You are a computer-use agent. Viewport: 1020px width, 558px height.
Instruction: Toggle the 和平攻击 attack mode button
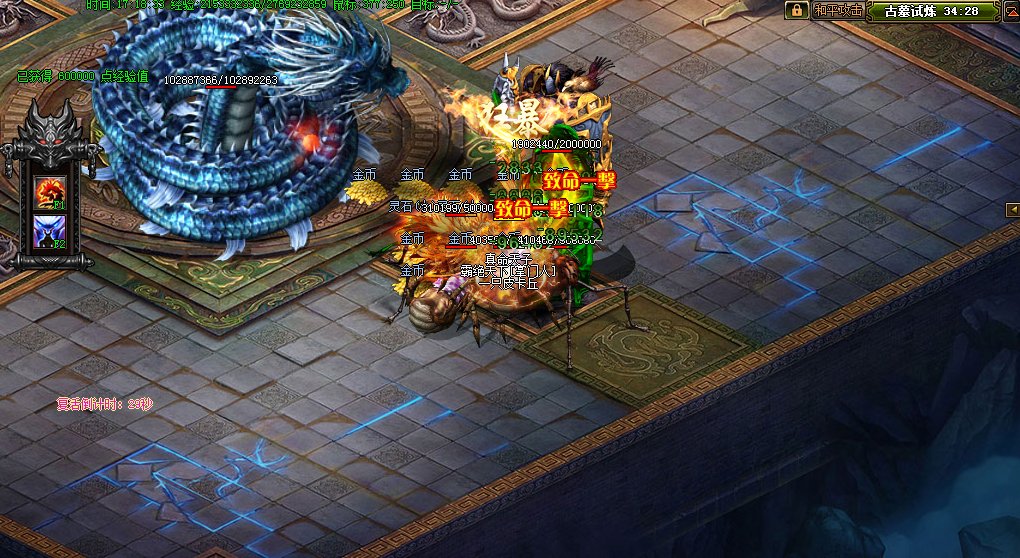(838, 11)
